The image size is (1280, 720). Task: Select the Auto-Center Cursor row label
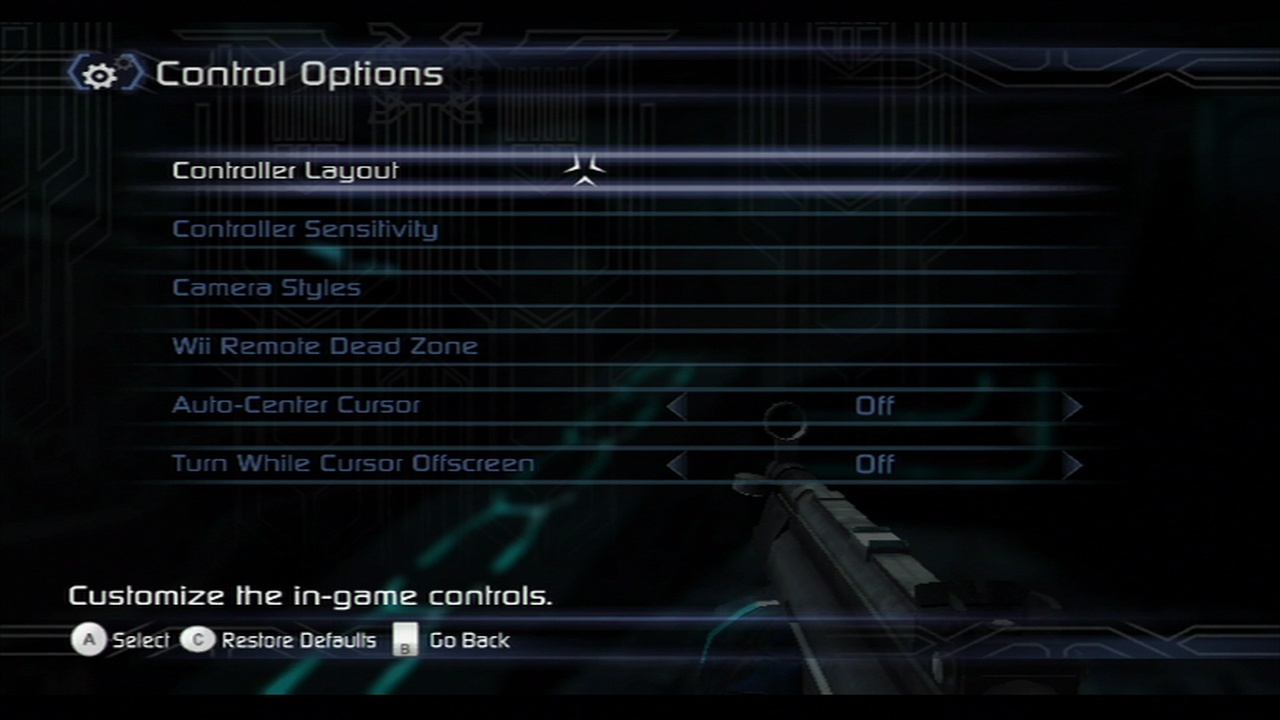click(296, 405)
